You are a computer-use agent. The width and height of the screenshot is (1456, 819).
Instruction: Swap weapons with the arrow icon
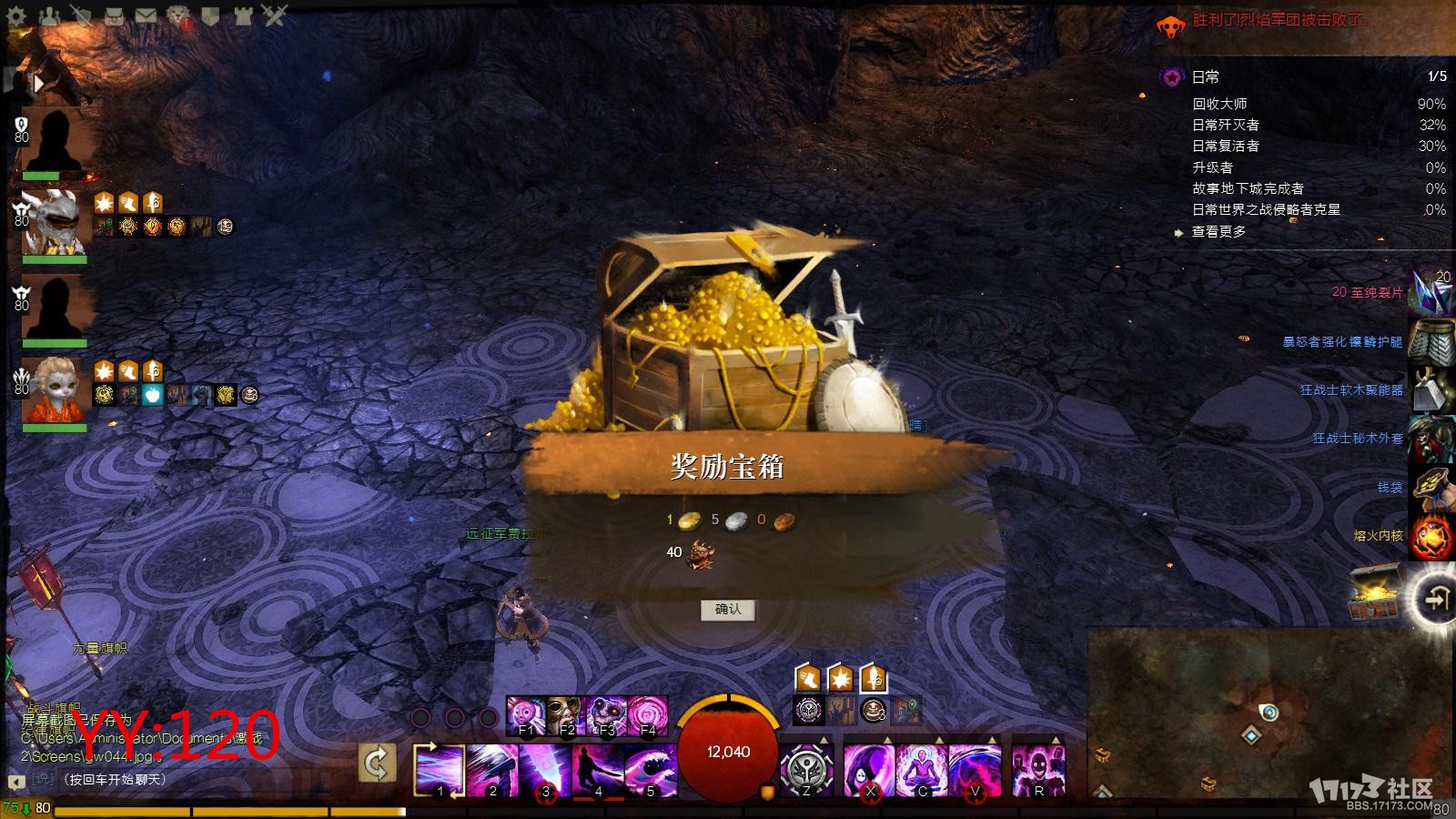(x=377, y=763)
